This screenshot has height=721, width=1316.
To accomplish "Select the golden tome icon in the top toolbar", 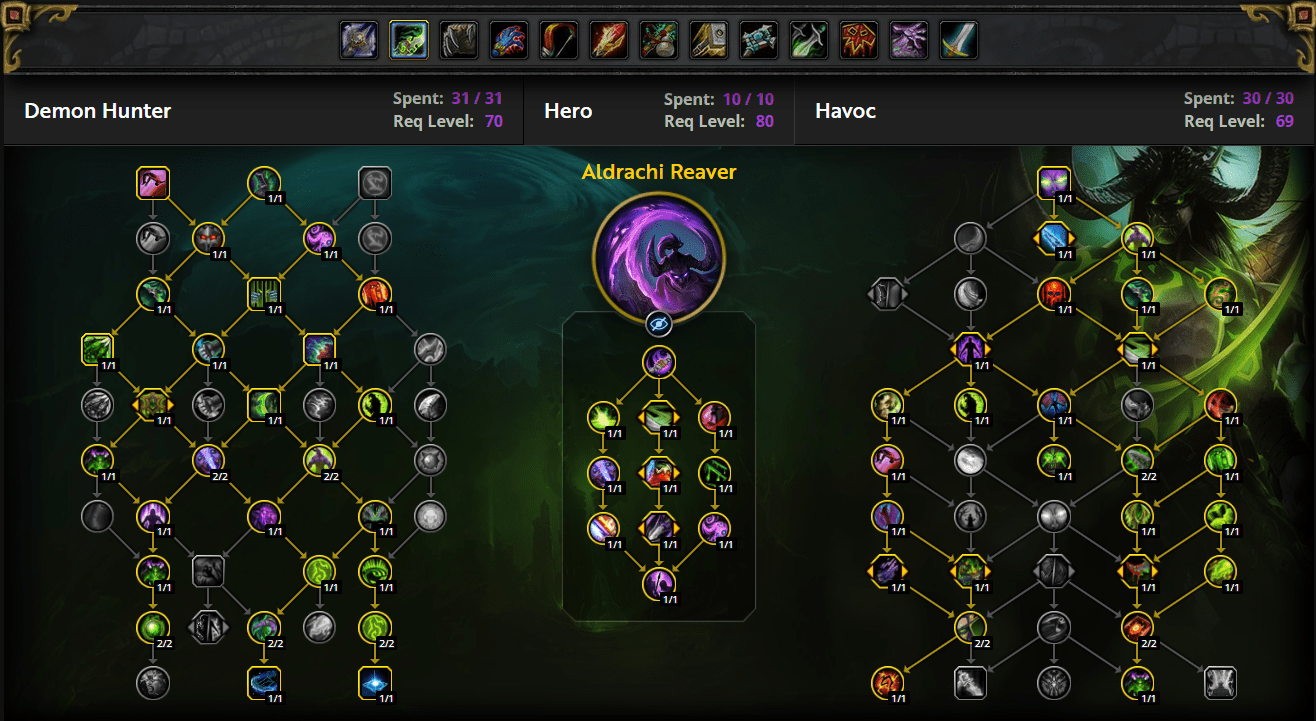I will click(708, 40).
